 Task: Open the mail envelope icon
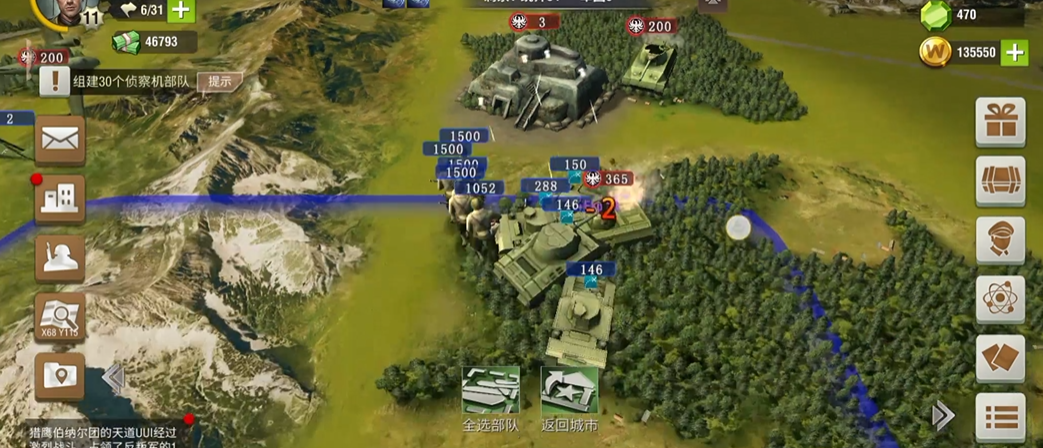[60, 139]
